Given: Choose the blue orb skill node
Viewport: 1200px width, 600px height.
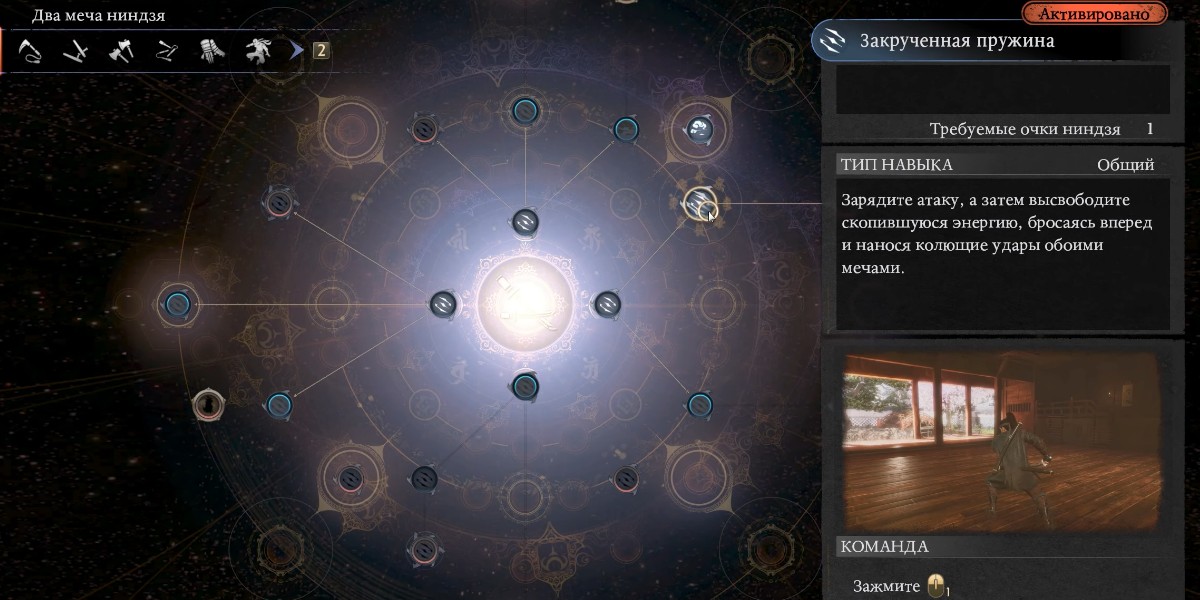Looking at the screenshot, I should click(x=699, y=128).
